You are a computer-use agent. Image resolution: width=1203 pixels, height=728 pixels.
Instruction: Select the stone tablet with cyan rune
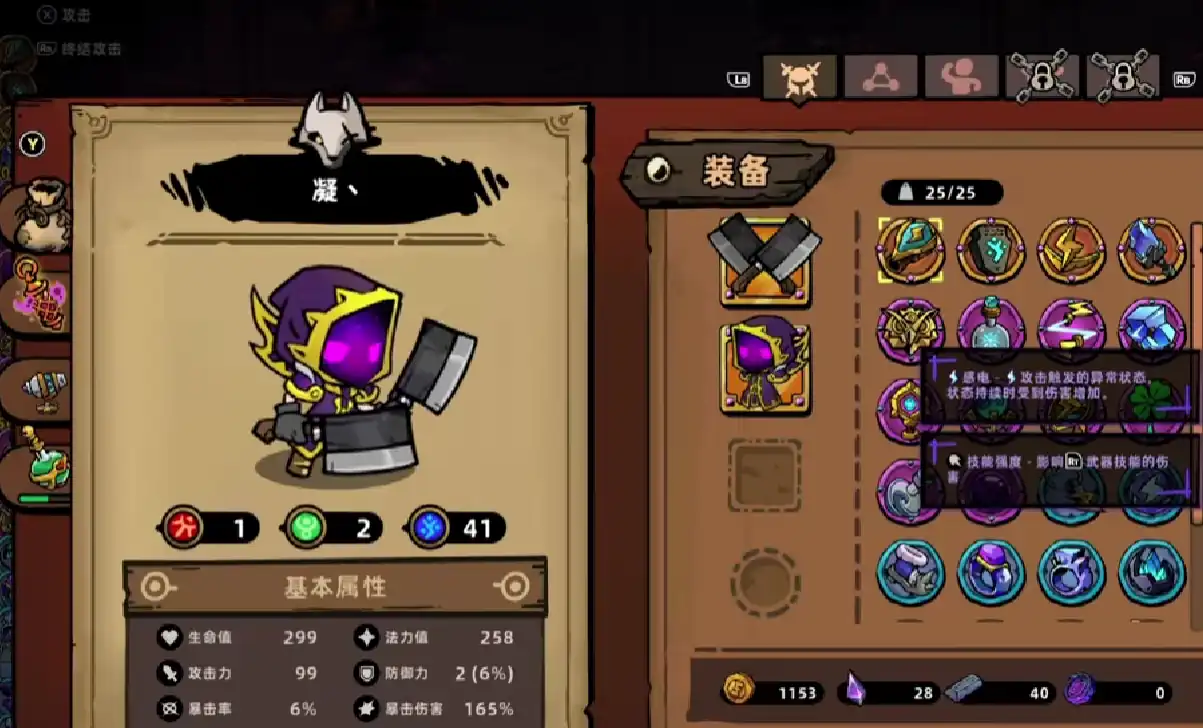tap(991, 250)
